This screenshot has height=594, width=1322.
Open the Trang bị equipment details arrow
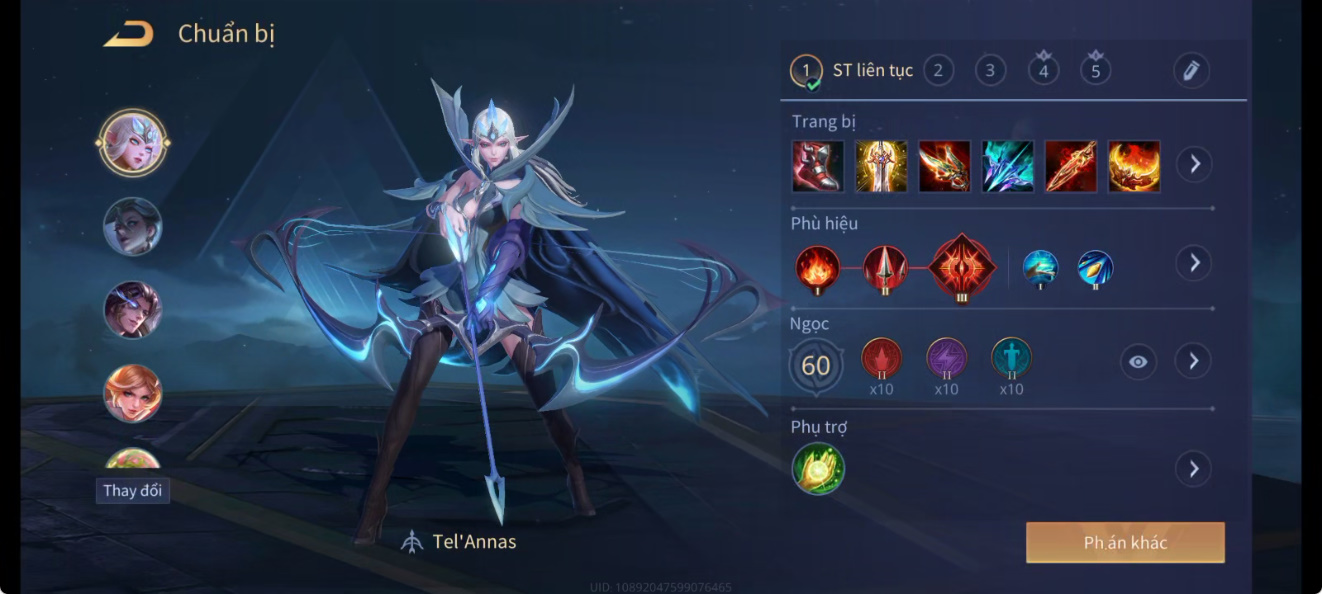[1194, 164]
